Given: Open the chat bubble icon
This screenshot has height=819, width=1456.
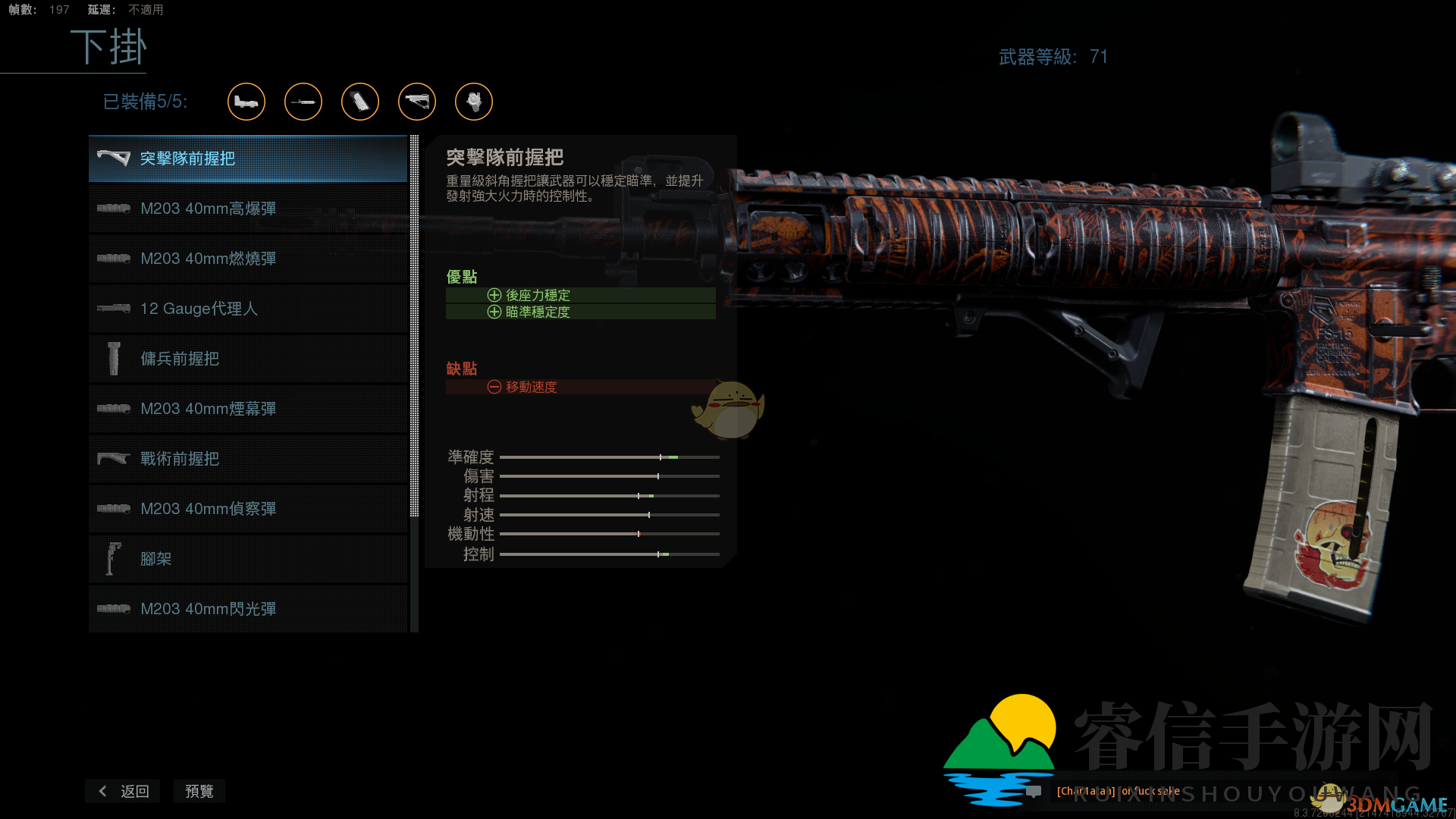Looking at the screenshot, I should (1034, 792).
